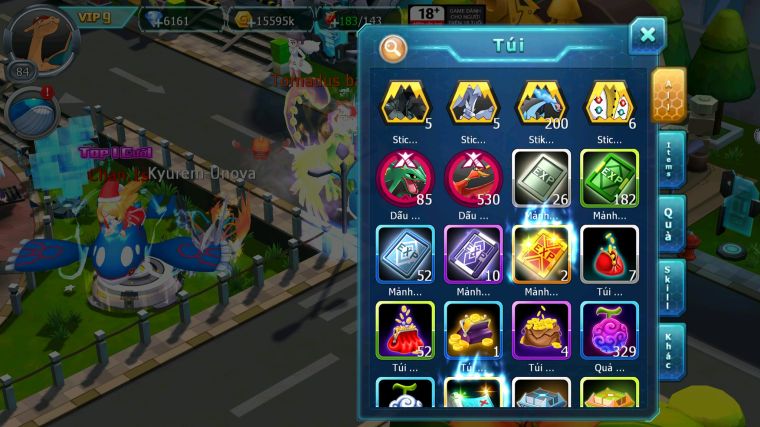Viewport: 760px width, 427px height.
Task: Select the gray EXP shard with 26
Action: [541, 176]
